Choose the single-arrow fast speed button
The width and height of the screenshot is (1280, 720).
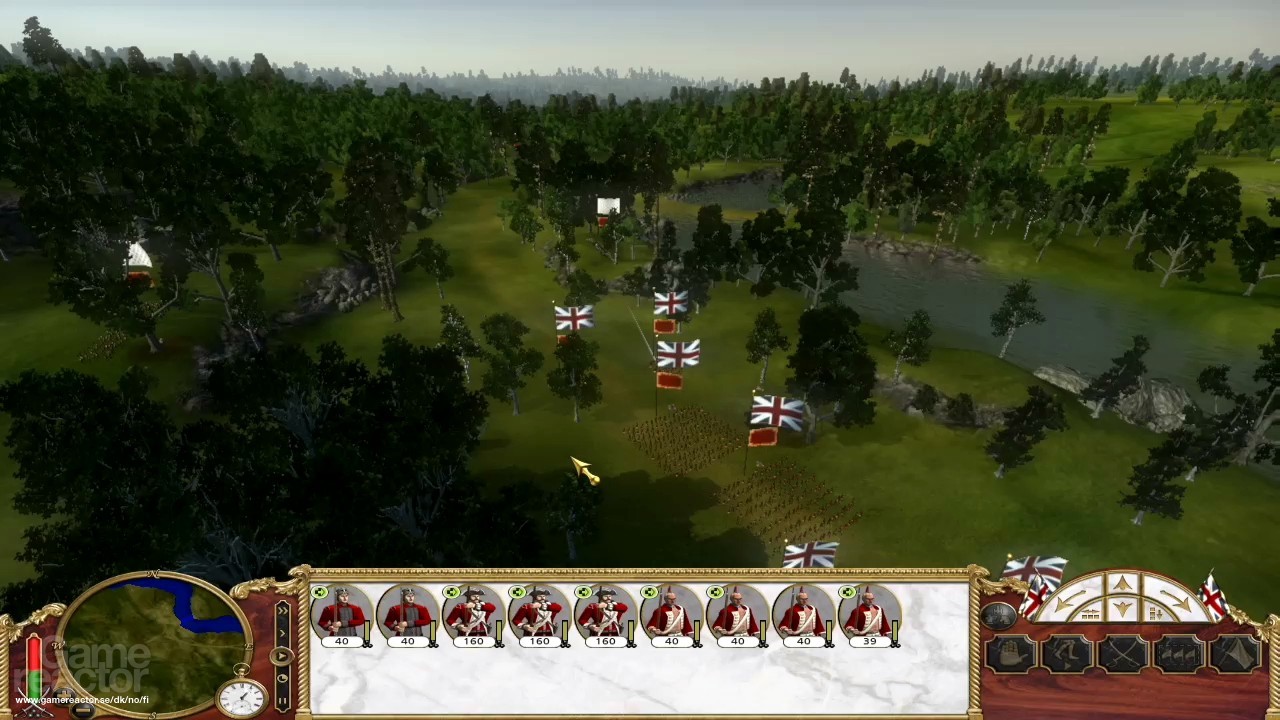tap(281, 633)
